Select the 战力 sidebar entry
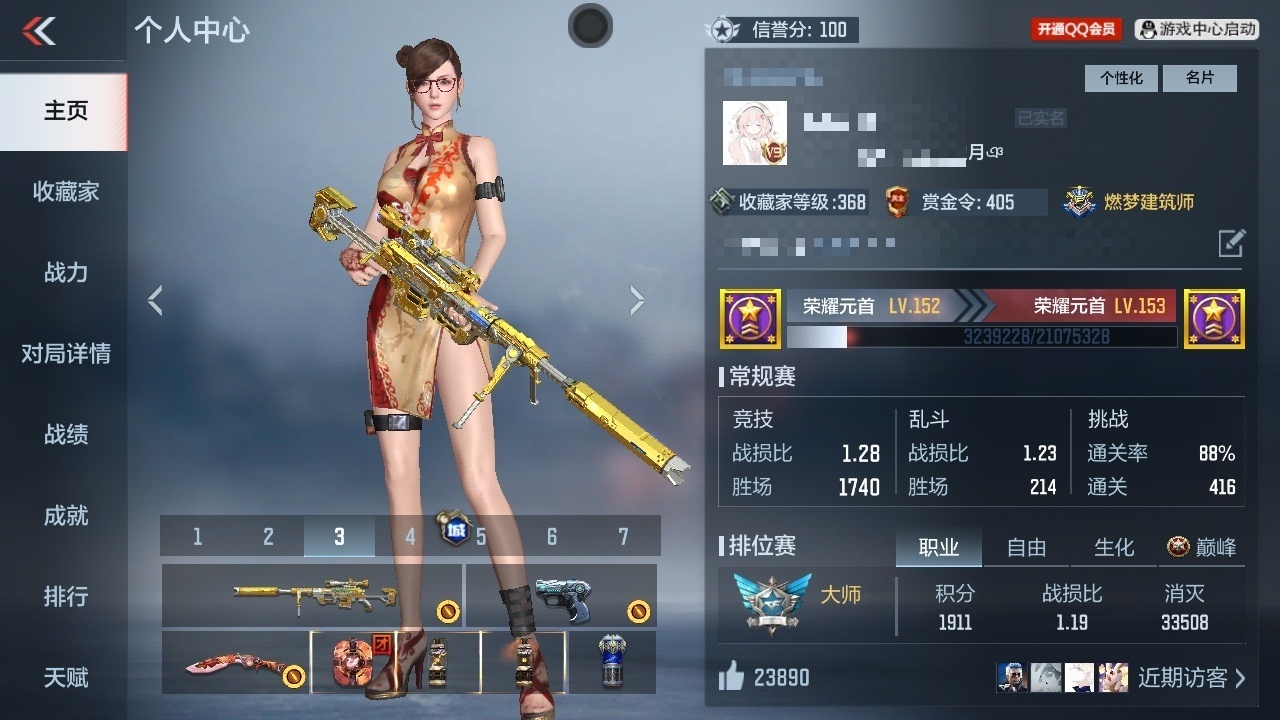 coord(64,272)
